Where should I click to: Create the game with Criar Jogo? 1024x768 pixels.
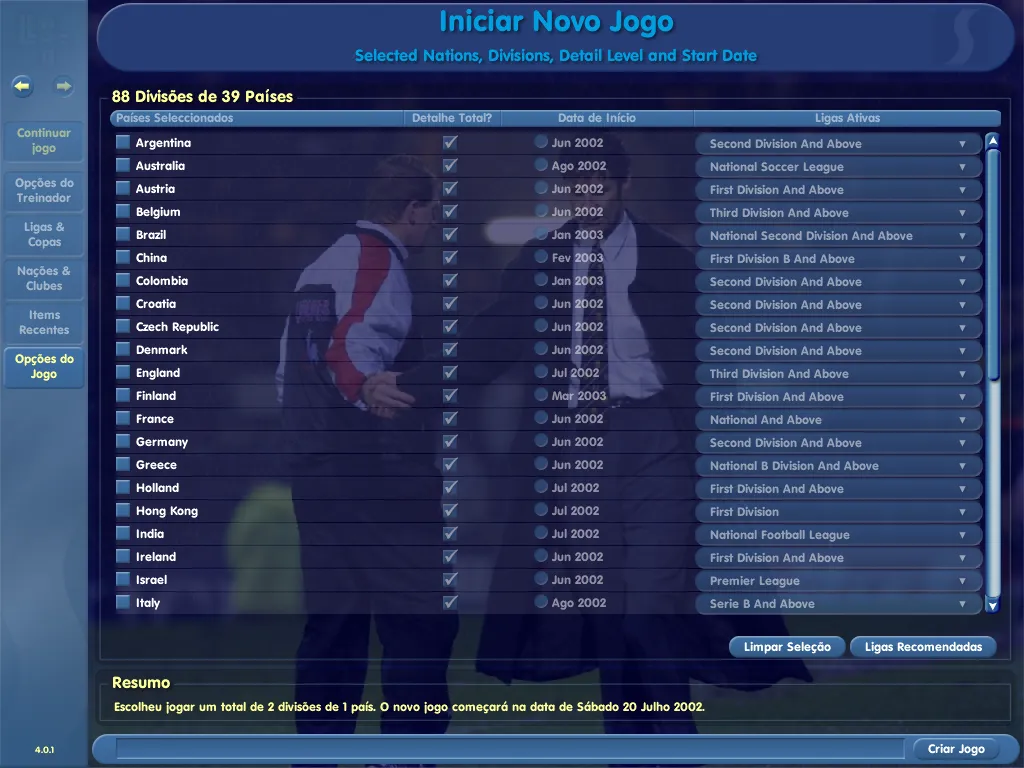(x=956, y=749)
